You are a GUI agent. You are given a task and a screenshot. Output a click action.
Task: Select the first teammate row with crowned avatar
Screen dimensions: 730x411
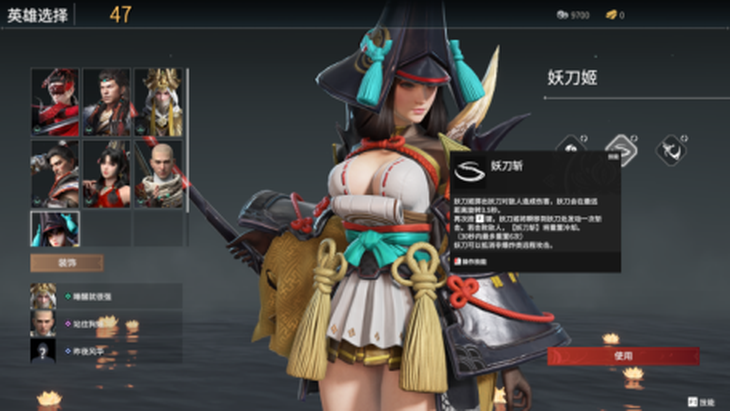(x=106, y=297)
